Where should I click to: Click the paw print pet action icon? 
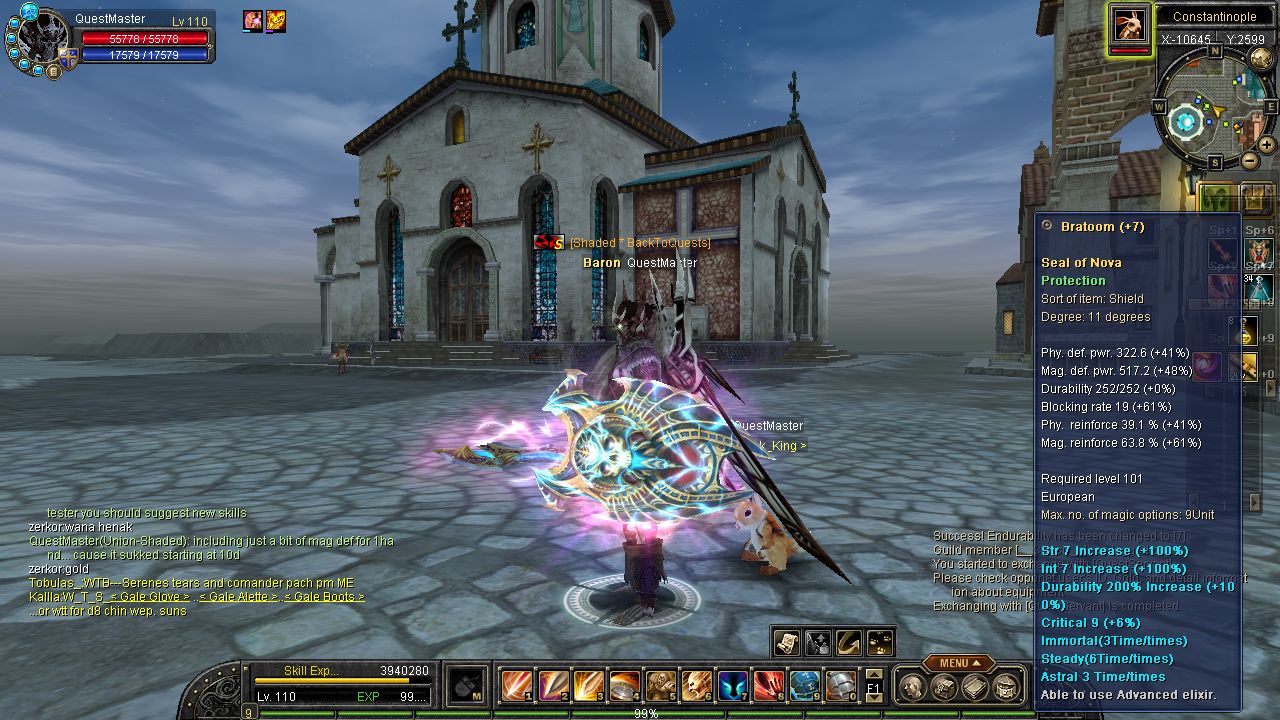click(x=880, y=642)
